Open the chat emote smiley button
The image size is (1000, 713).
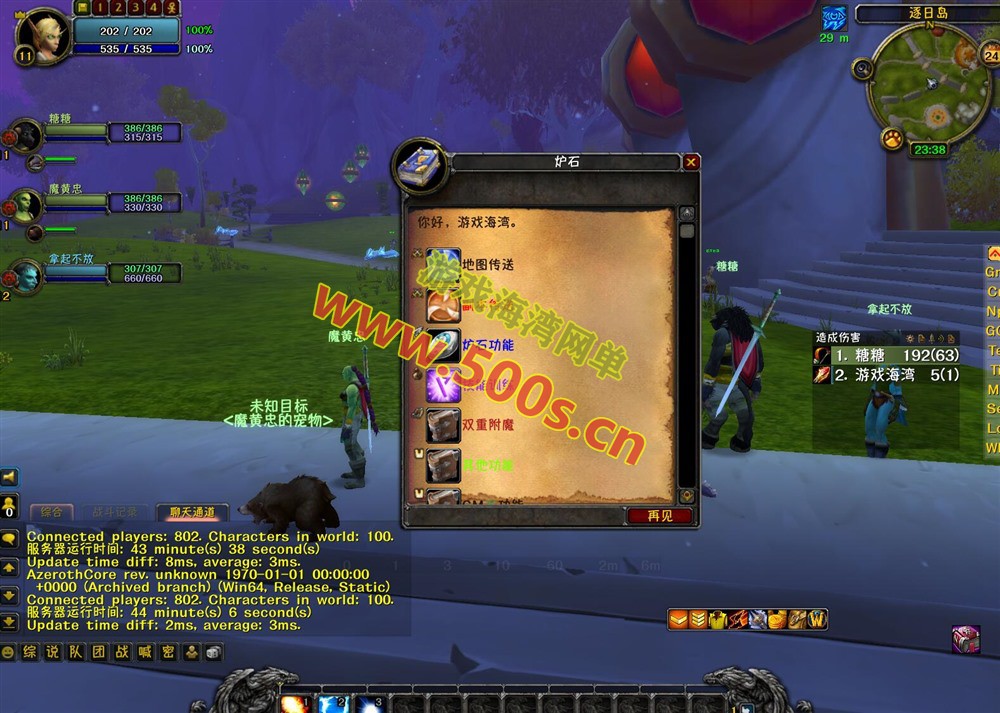[9, 652]
